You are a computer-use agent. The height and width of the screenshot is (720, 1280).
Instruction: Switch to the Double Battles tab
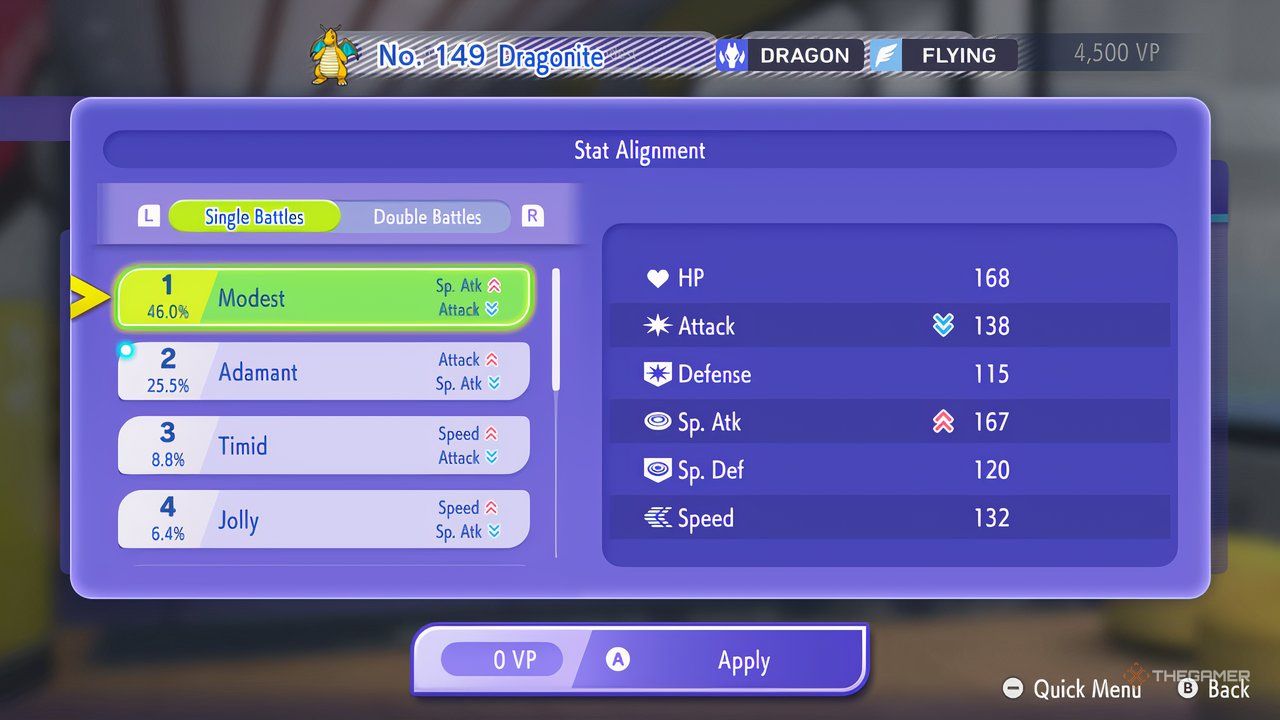pyautogui.click(x=427, y=217)
